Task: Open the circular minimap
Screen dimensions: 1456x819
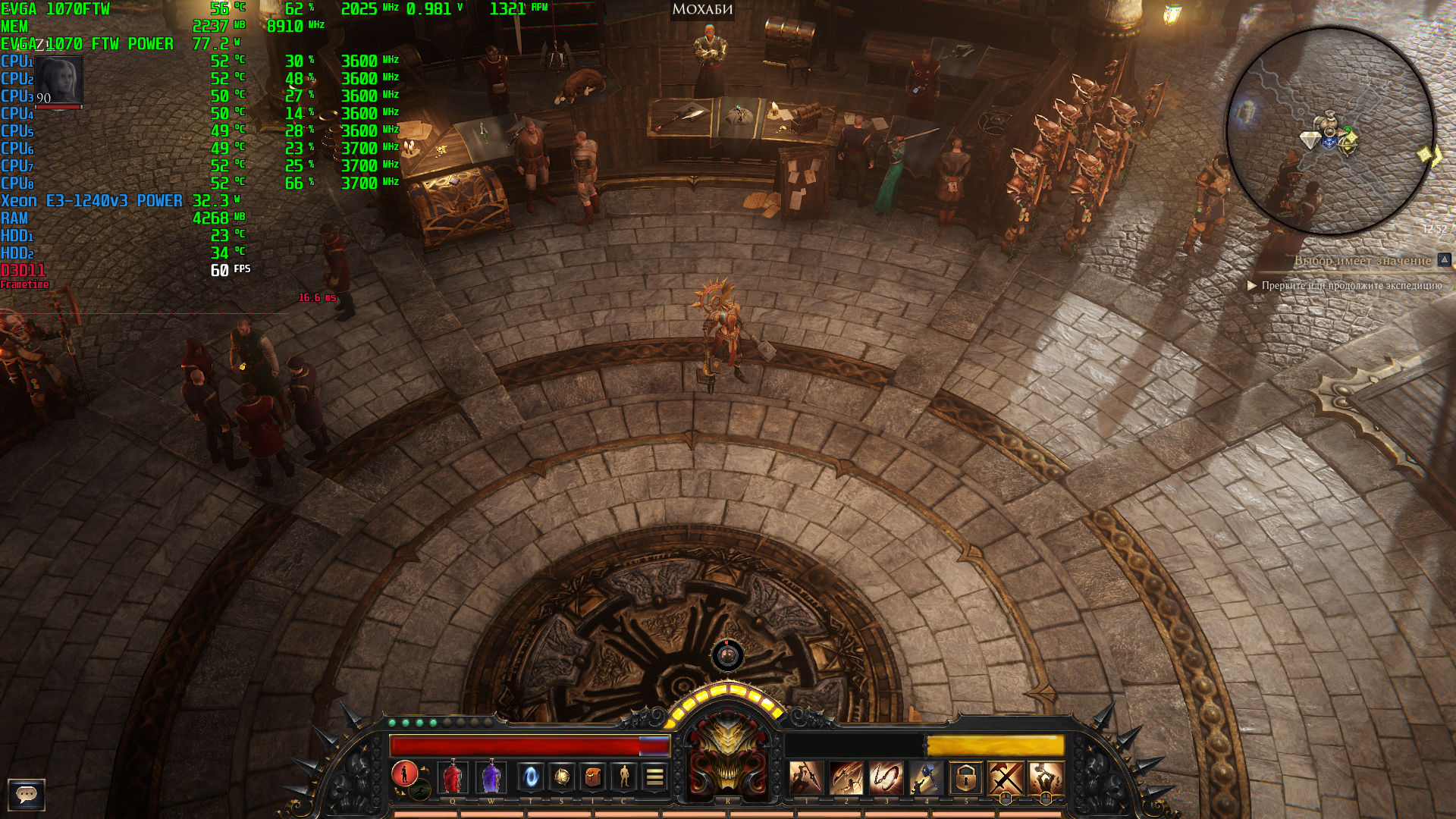Action: tap(1331, 130)
